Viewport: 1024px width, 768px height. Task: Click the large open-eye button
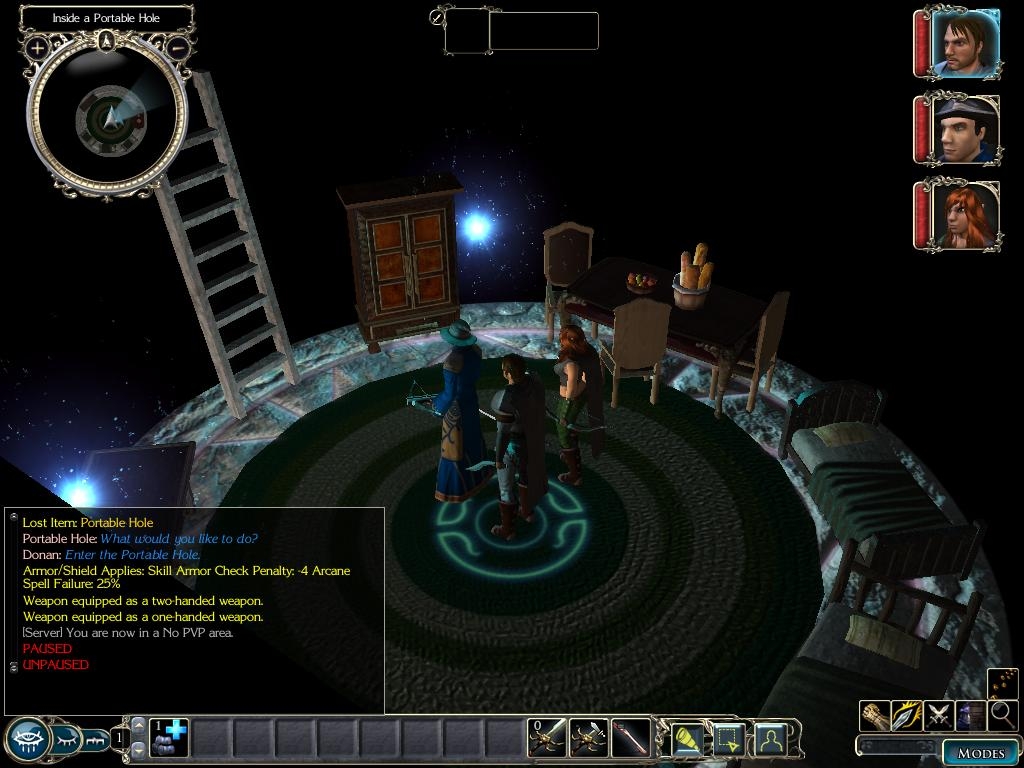25,740
